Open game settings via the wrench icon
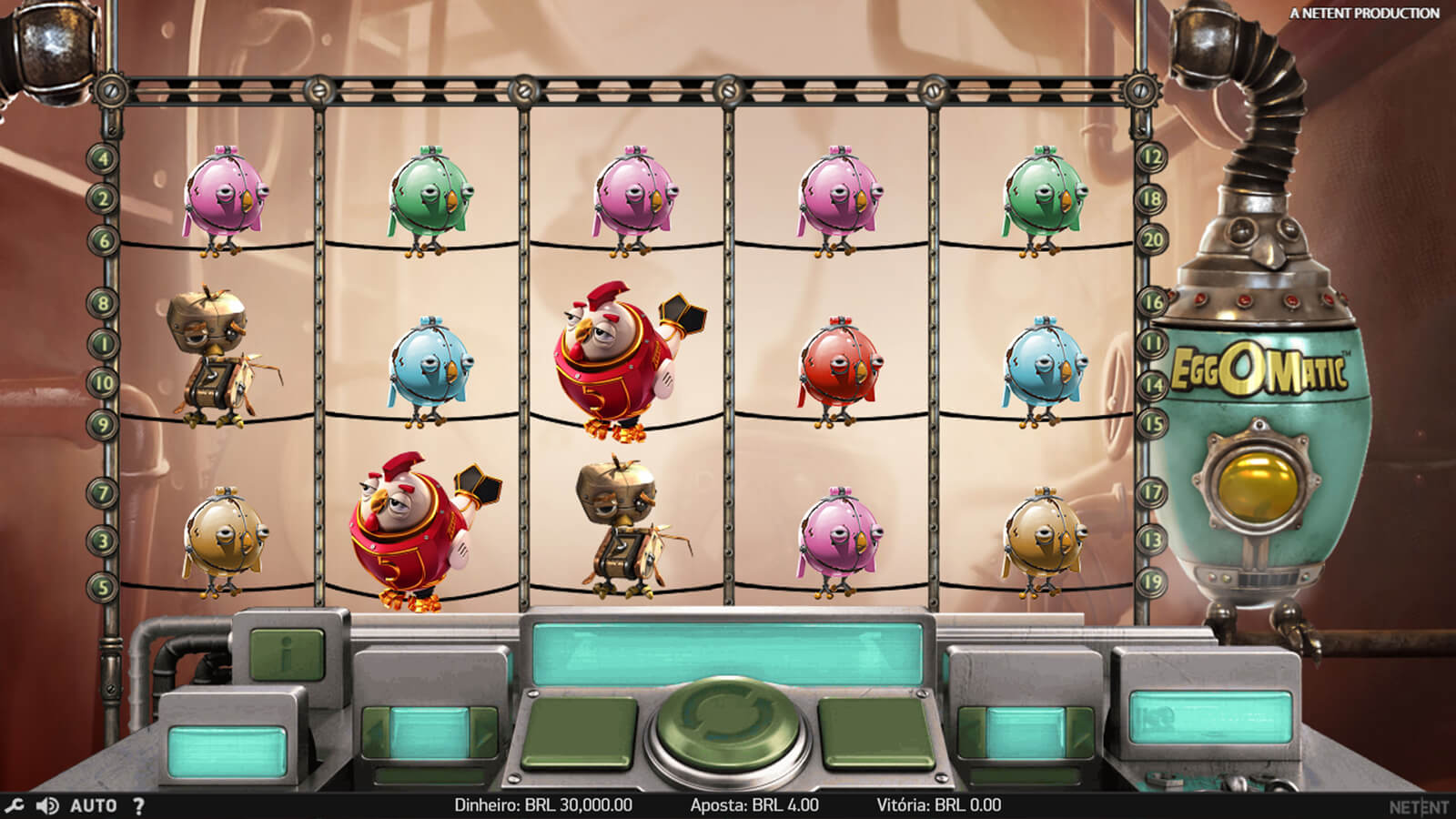 [x=15, y=805]
